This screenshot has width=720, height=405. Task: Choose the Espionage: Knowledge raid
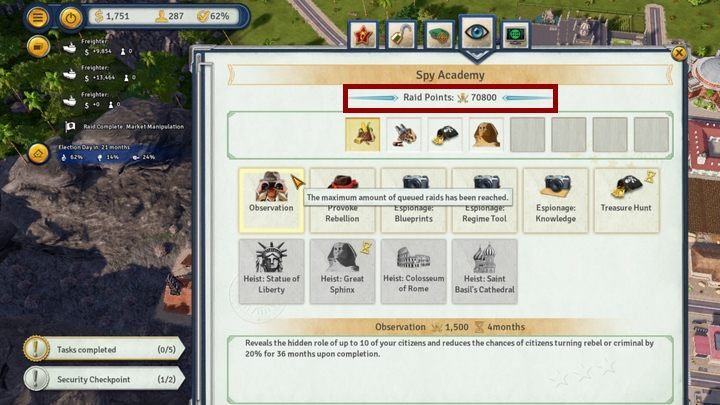tap(556, 195)
